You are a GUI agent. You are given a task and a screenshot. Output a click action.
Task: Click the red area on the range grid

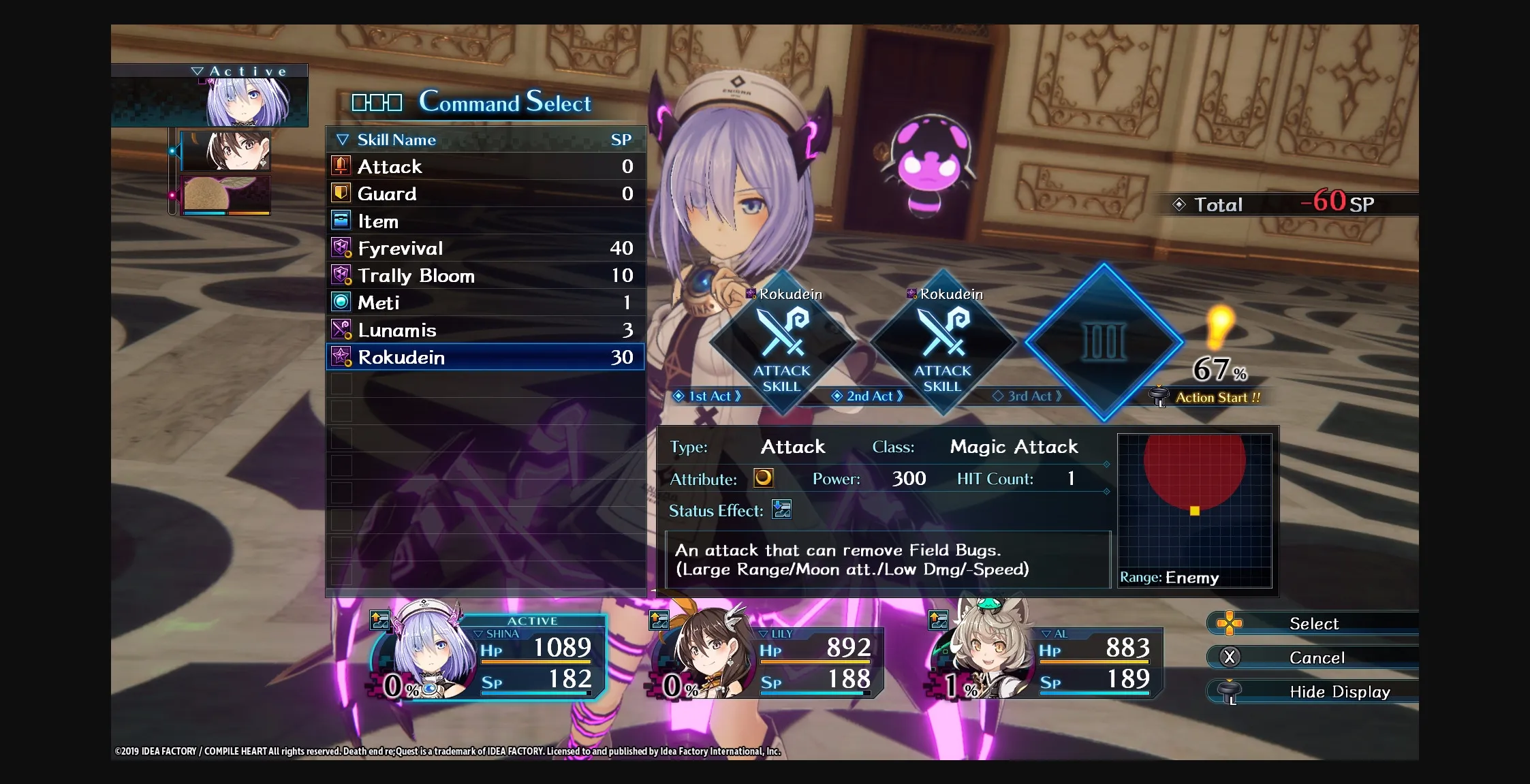1193,470
